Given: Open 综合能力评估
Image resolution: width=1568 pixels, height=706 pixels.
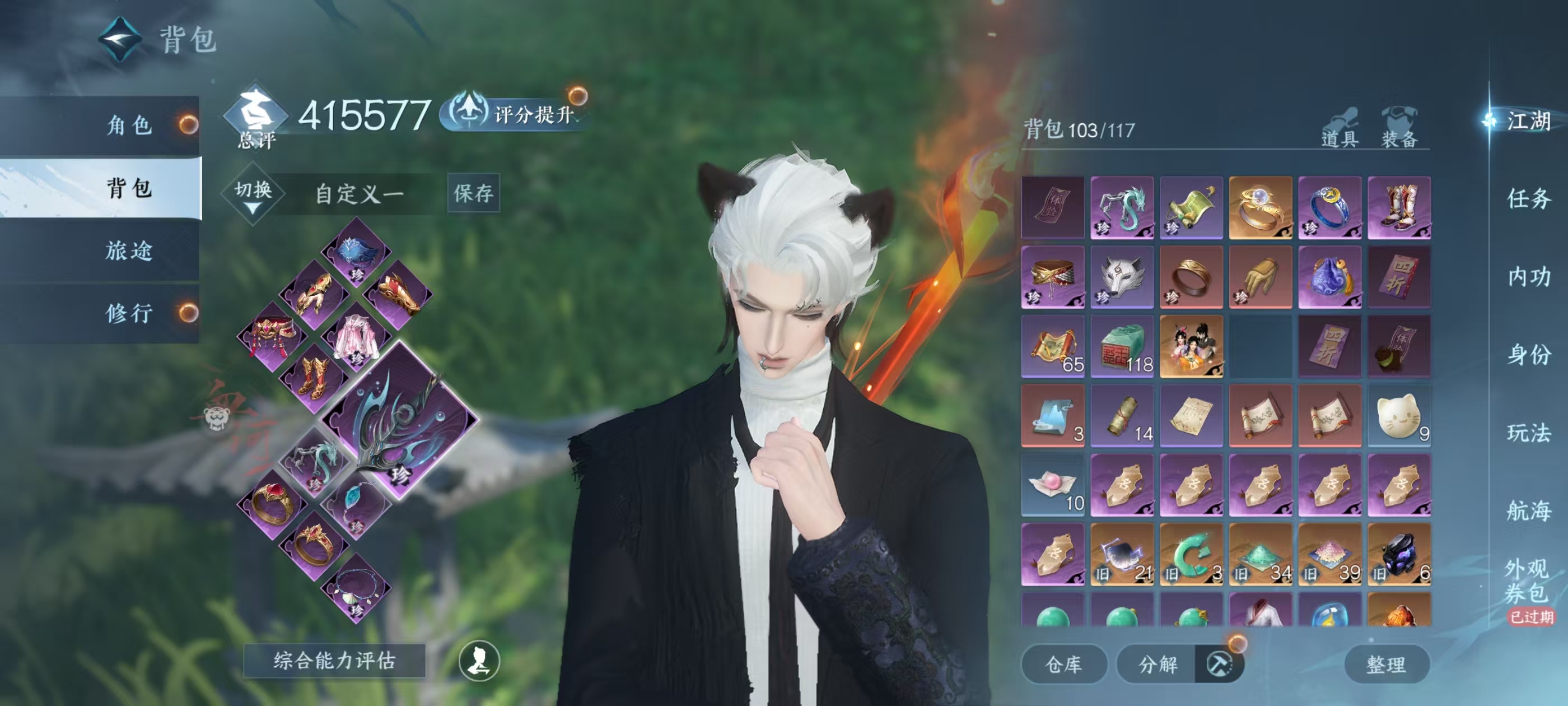Looking at the screenshot, I should click(x=334, y=660).
